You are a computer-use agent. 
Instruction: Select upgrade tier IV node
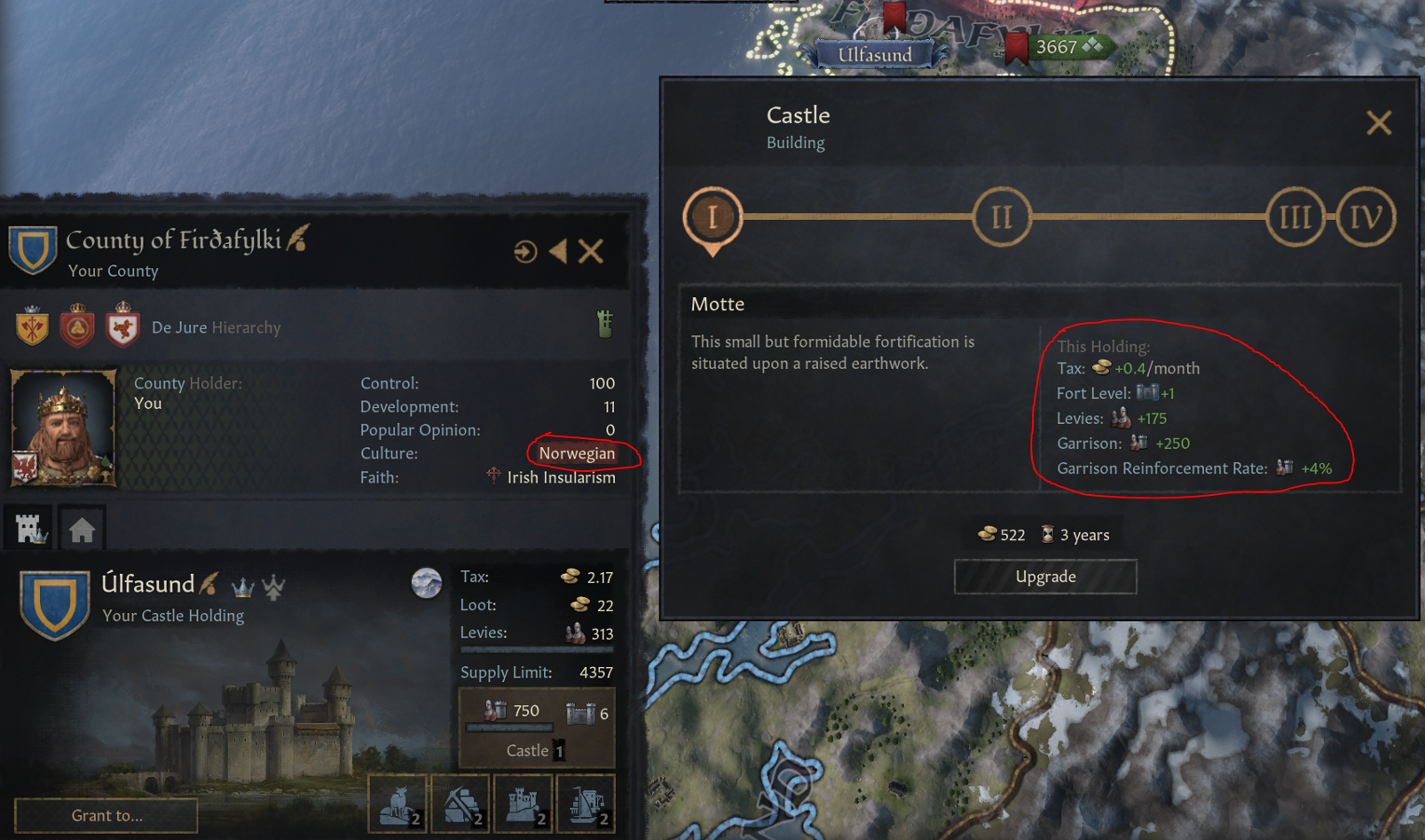pos(1365,216)
